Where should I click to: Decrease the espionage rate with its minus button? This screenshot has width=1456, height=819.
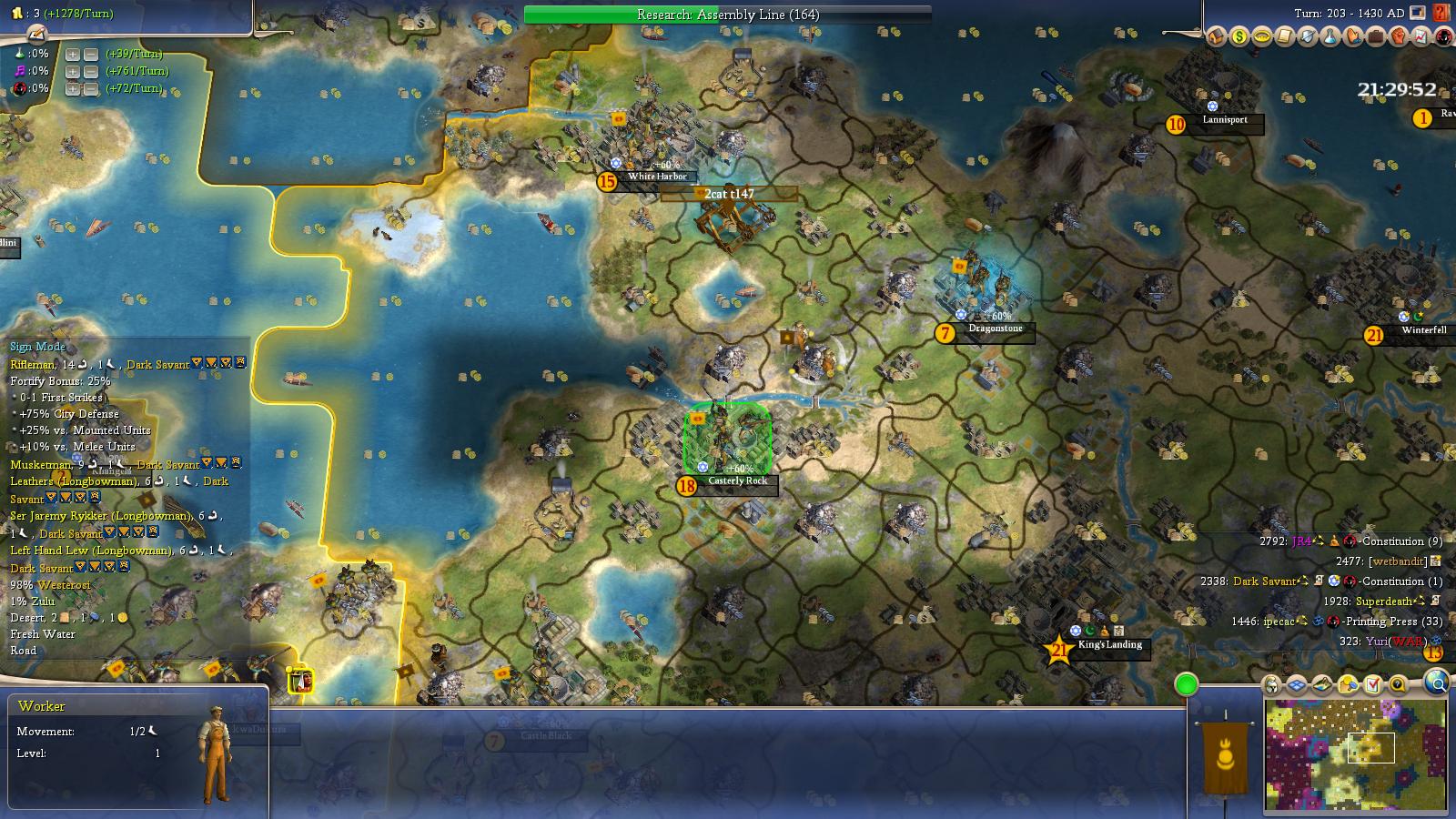pyautogui.click(x=91, y=89)
